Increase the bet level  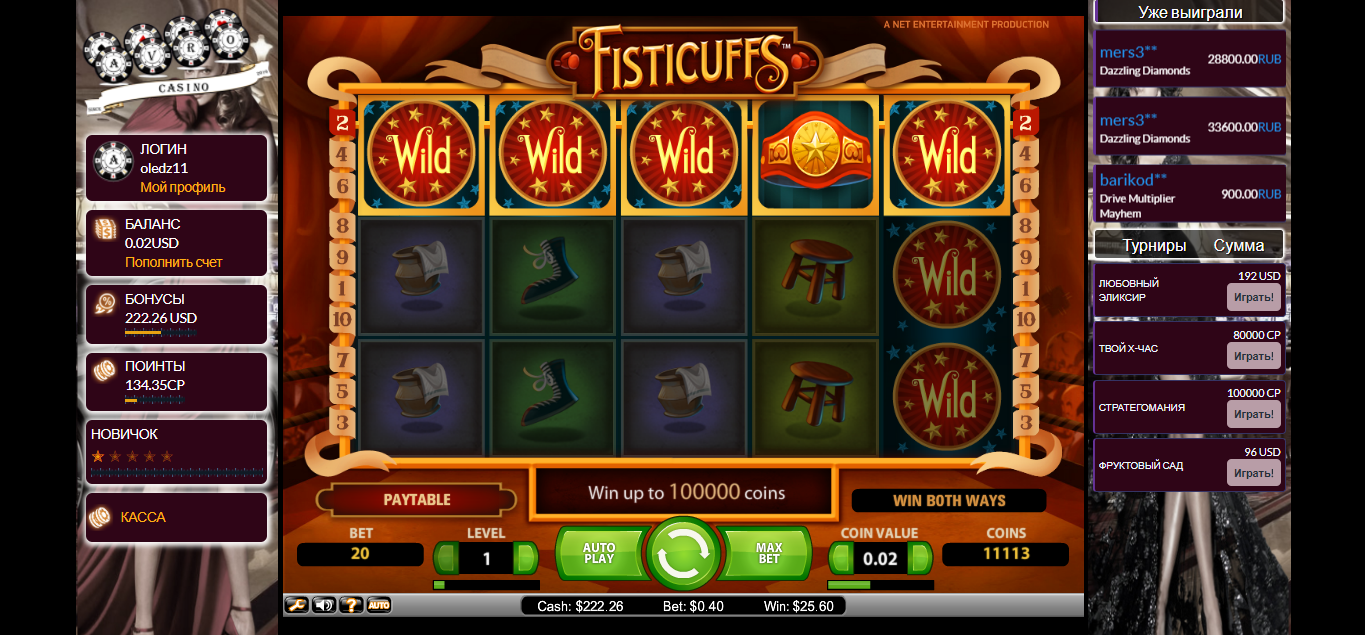(526, 558)
